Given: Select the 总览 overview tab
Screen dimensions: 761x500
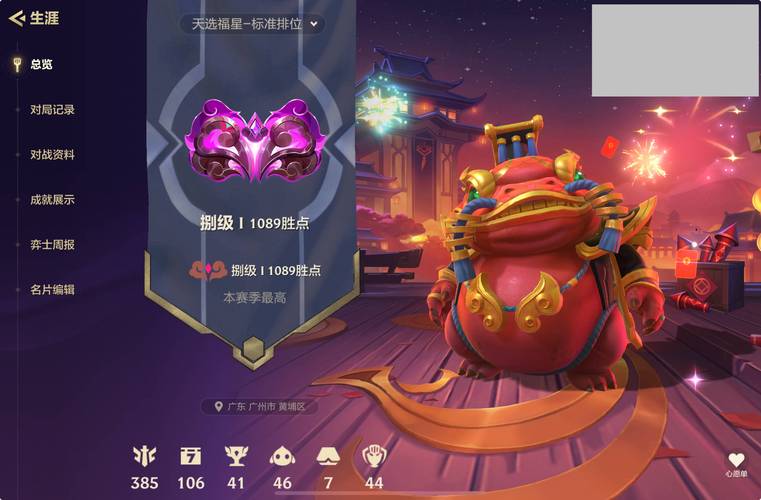Looking at the screenshot, I should tap(41, 65).
